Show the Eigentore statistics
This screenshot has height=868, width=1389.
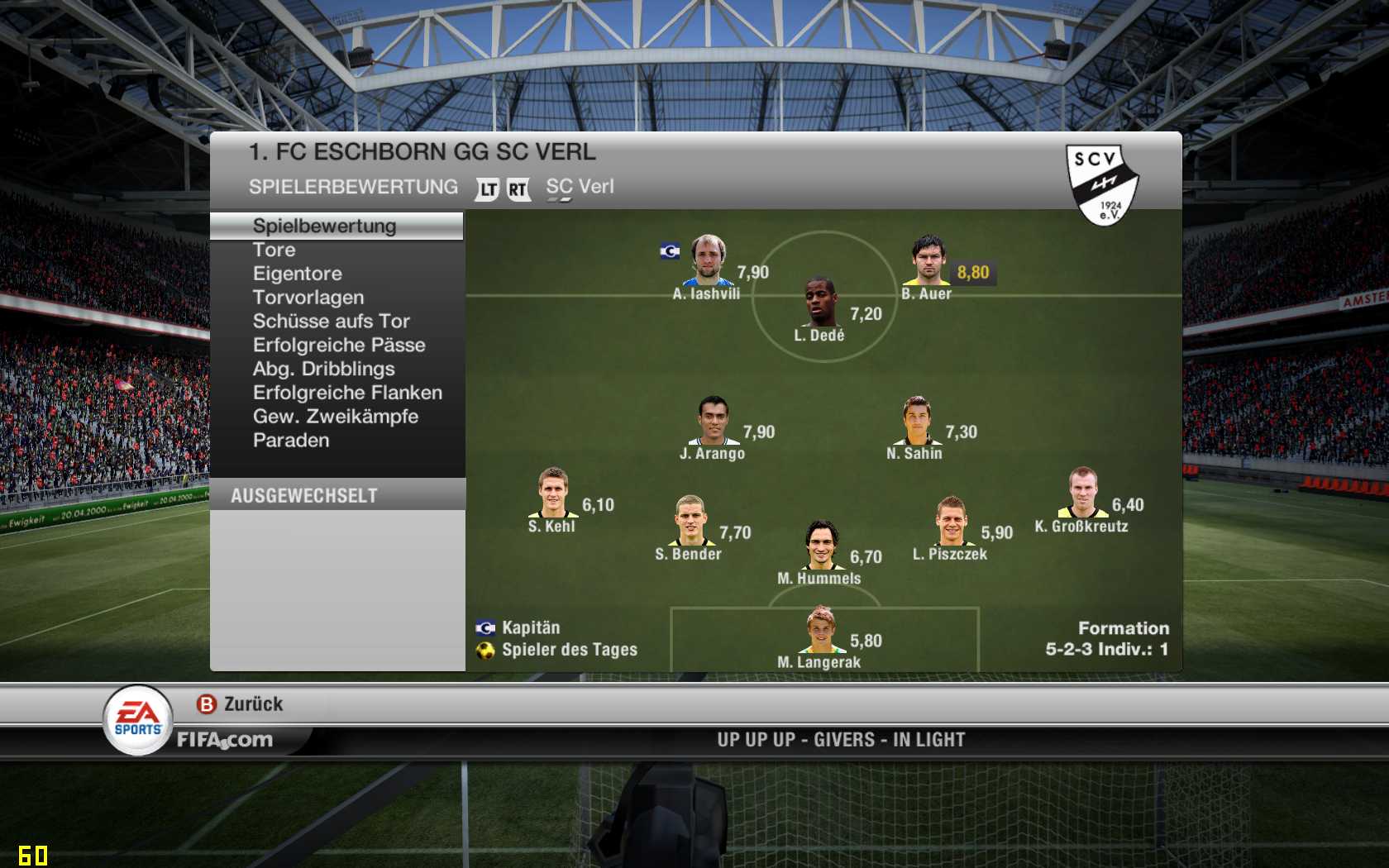297,274
